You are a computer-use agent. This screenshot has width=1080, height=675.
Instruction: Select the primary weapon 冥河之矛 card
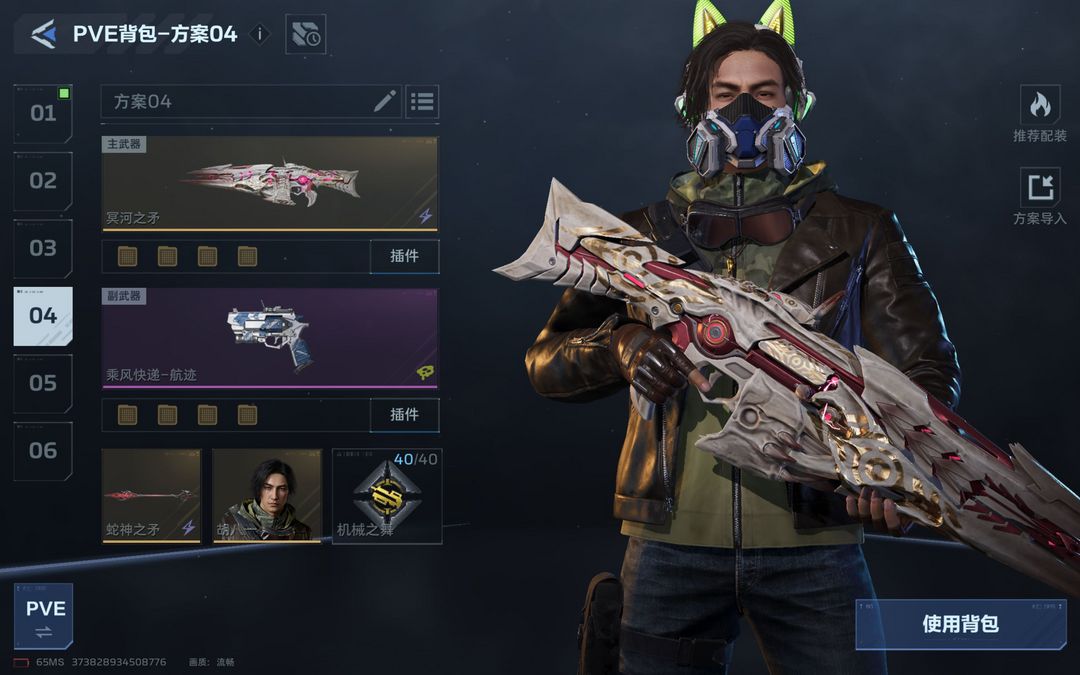pyautogui.click(x=270, y=183)
